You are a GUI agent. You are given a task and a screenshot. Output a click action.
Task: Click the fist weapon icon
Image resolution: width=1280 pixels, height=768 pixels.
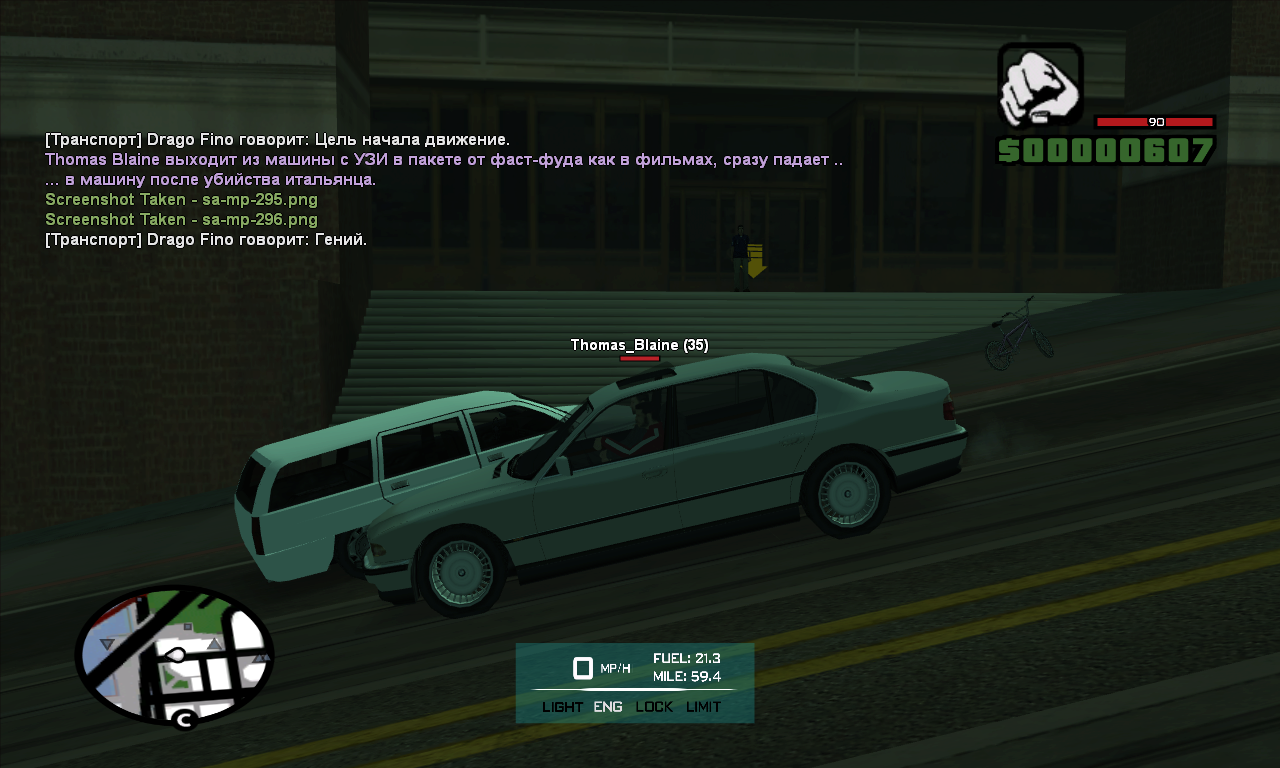[1040, 86]
